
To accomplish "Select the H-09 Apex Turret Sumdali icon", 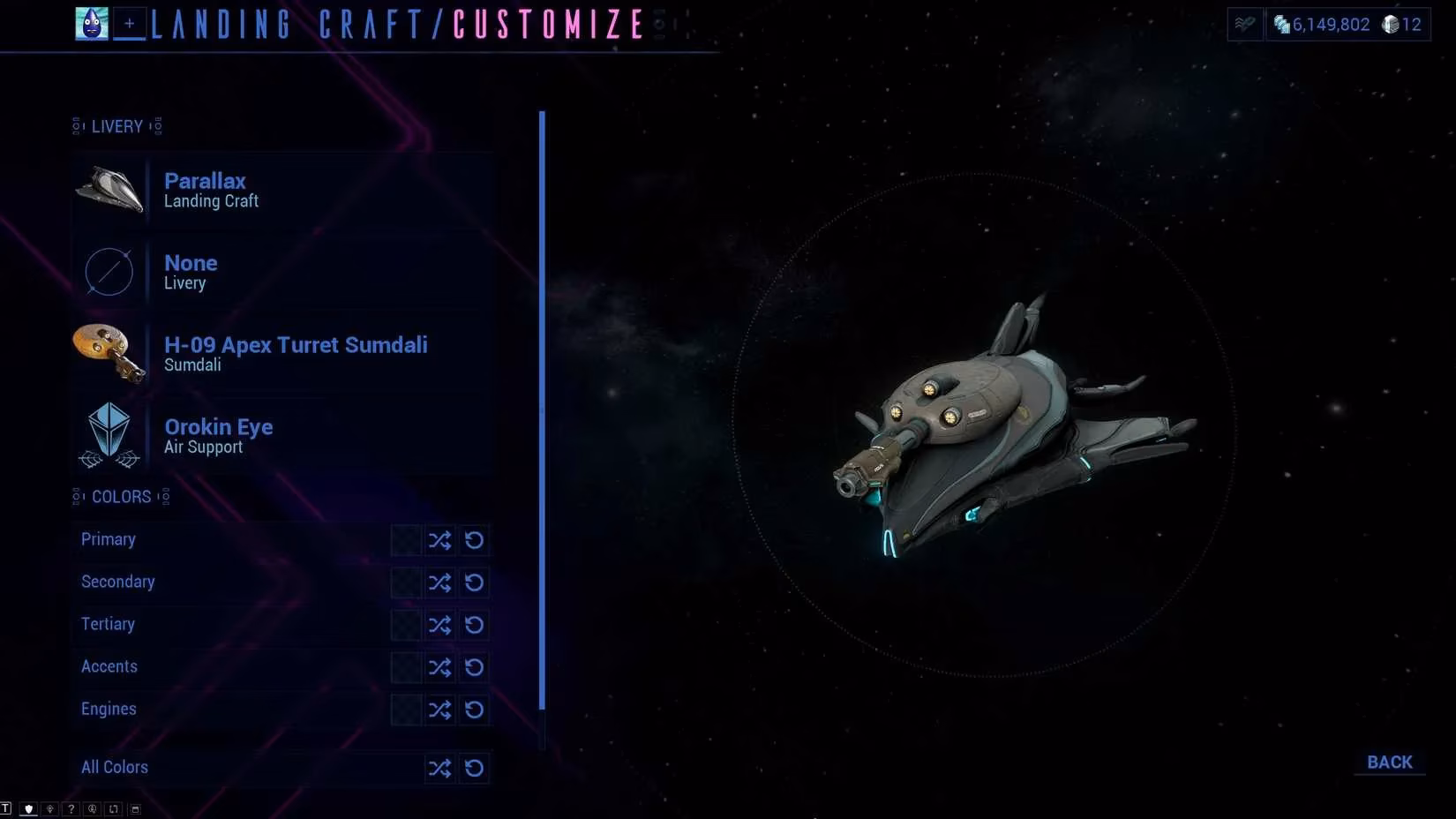I will [110, 353].
